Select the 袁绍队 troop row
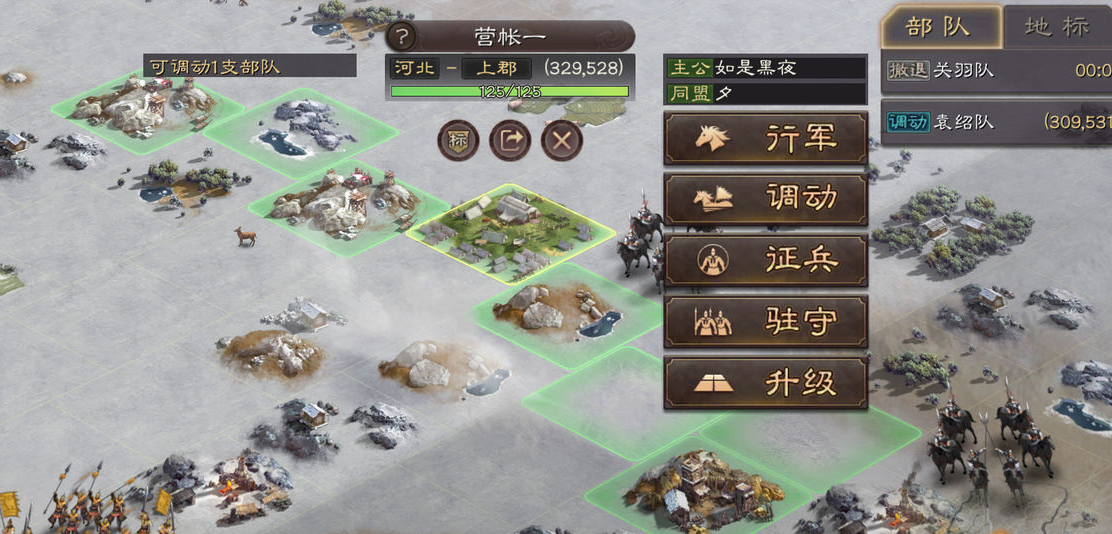The width and height of the screenshot is (1112, 534). tap(996, 122)
